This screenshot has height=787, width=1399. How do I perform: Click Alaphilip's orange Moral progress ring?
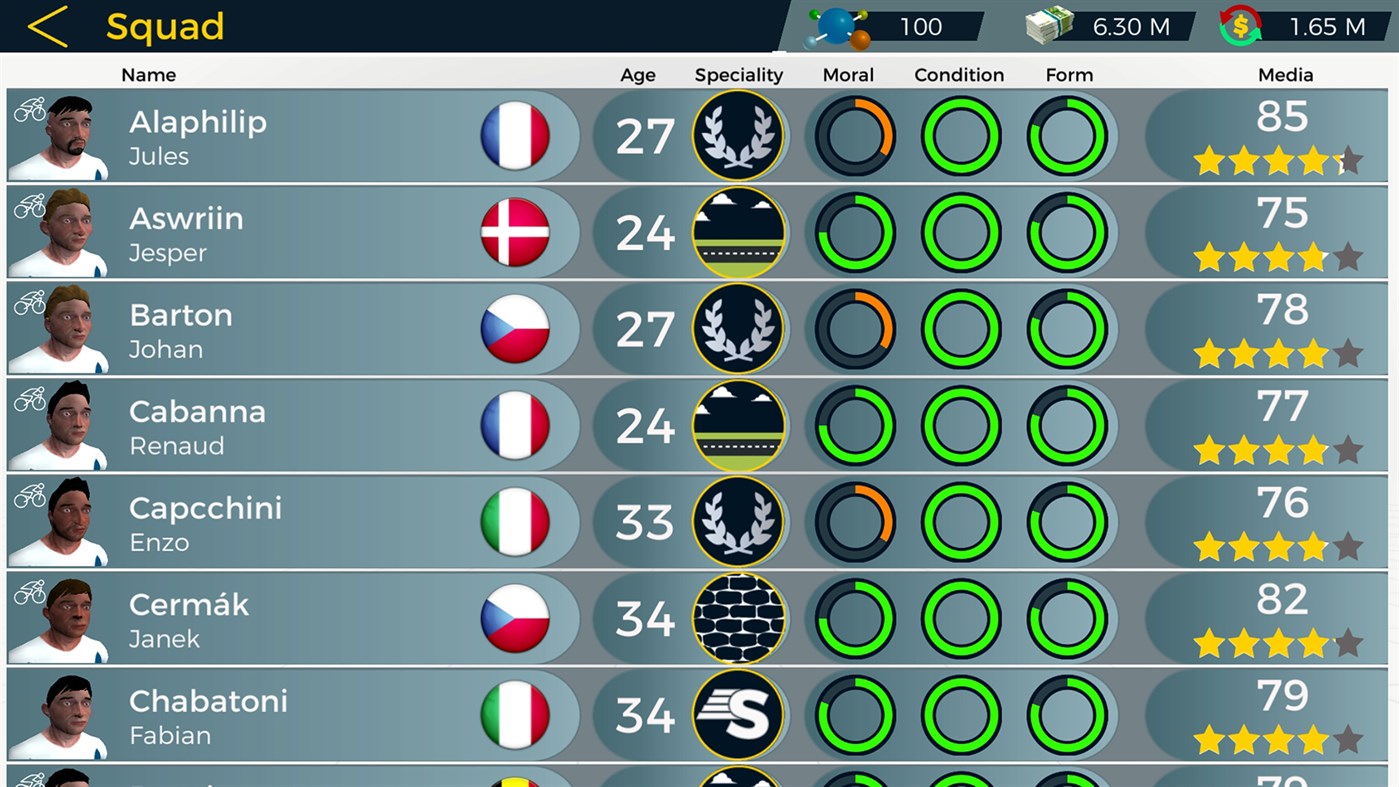click(853, 135)
